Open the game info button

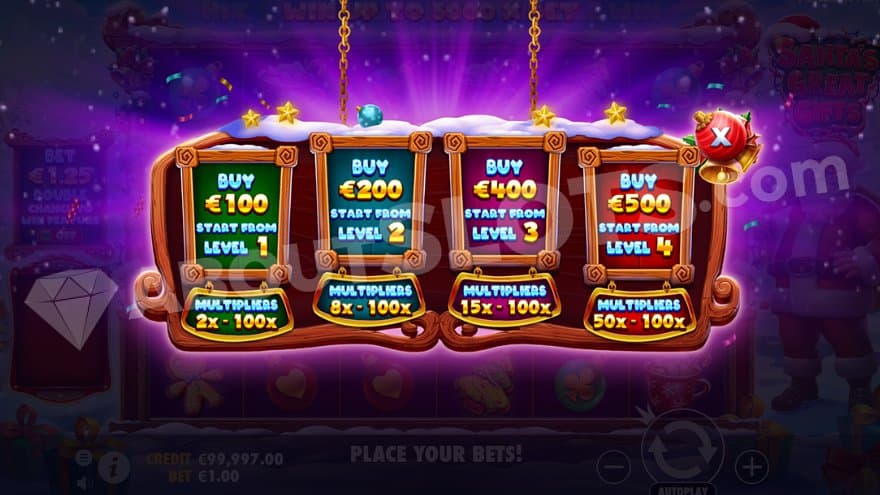[113, 465]
